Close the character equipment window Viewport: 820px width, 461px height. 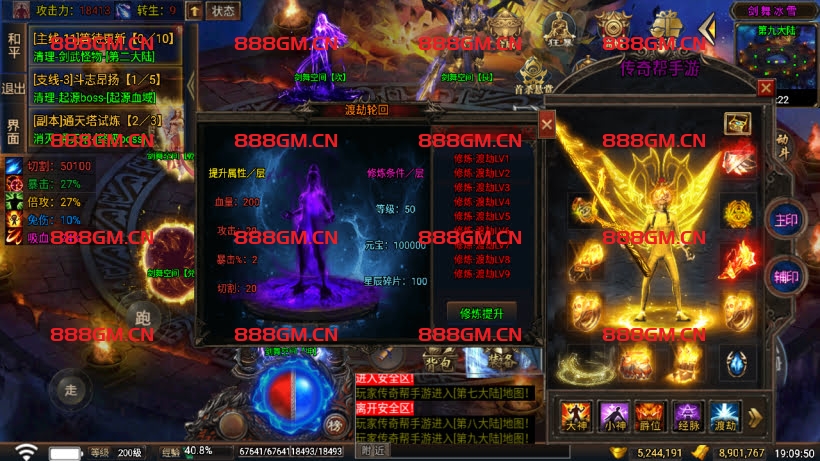765,88
